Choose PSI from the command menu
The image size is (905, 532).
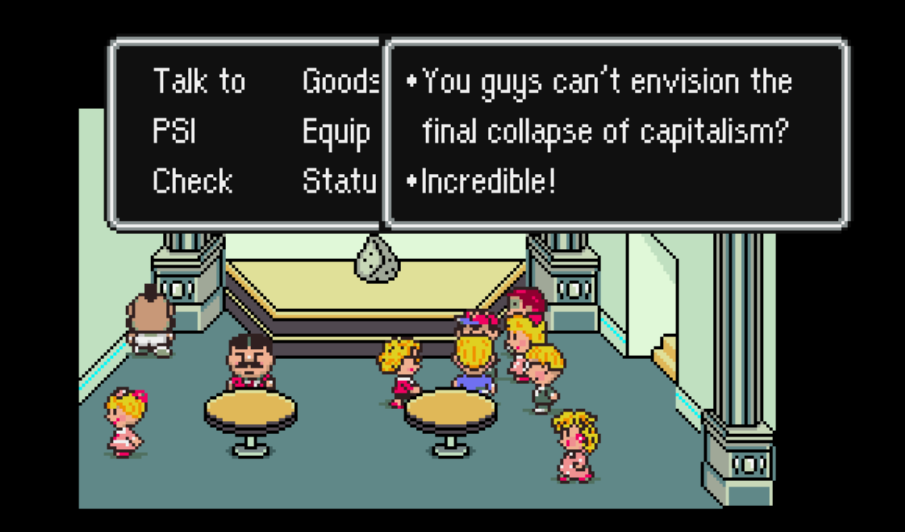(174, 132)
